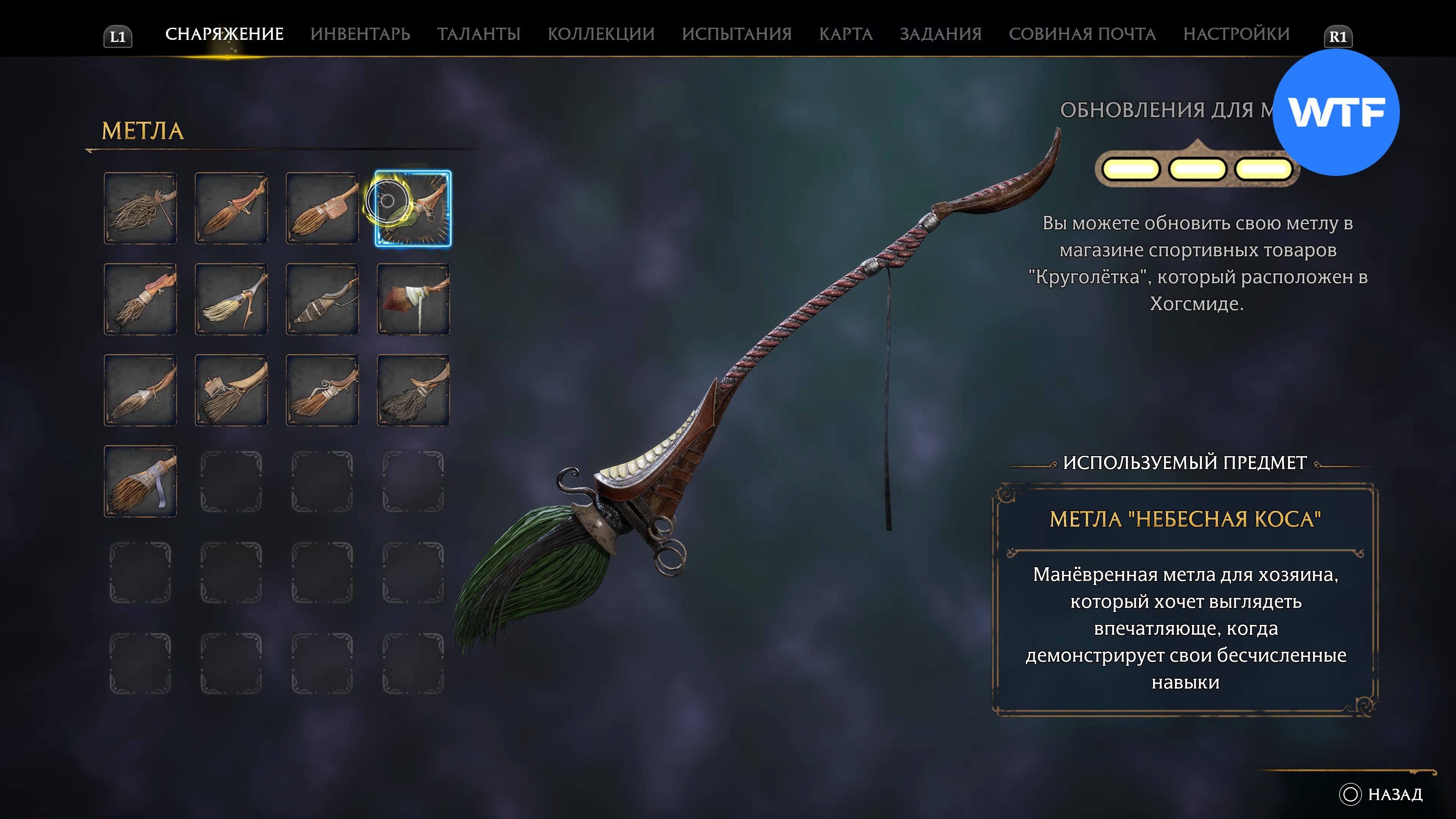Go to the Коллекции tab
Viewport: 1456px width, 819px height.
(x=601, y=34)
